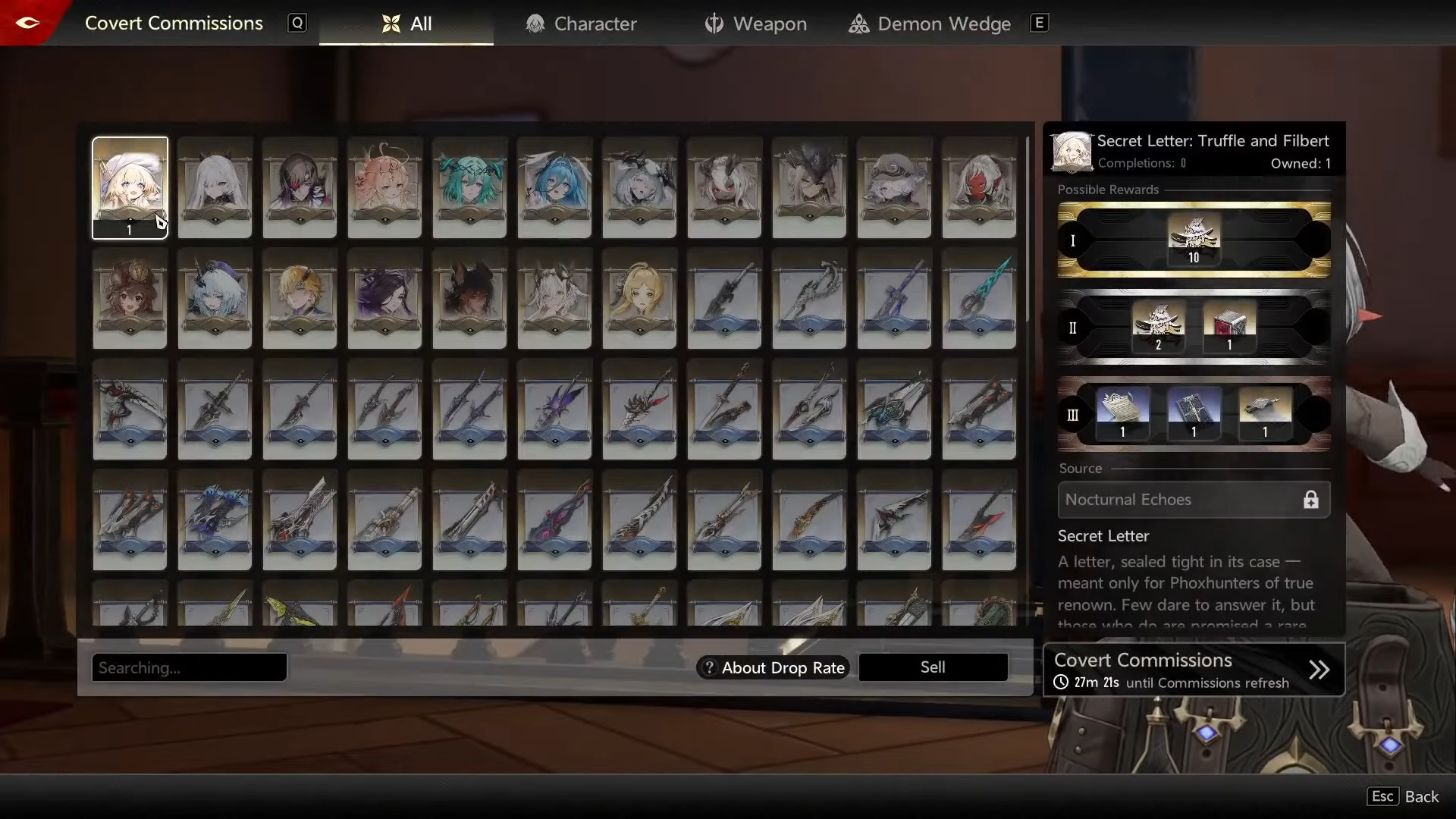Click the Esc key icon beside Back
This screenshot has height=819, width=1456.
(1382, 795)
